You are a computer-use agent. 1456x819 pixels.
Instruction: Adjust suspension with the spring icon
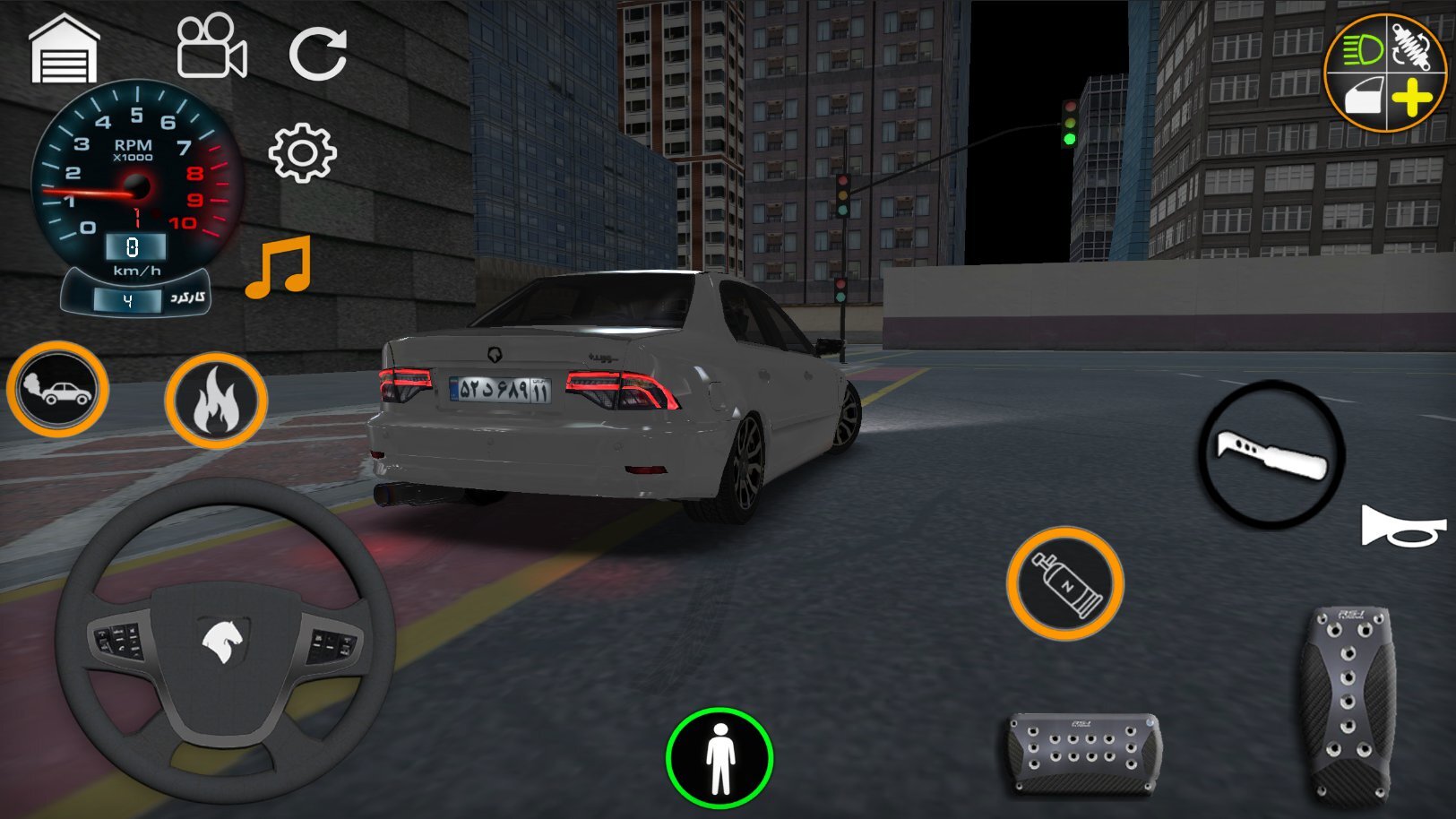click(x=1414, y=45)
